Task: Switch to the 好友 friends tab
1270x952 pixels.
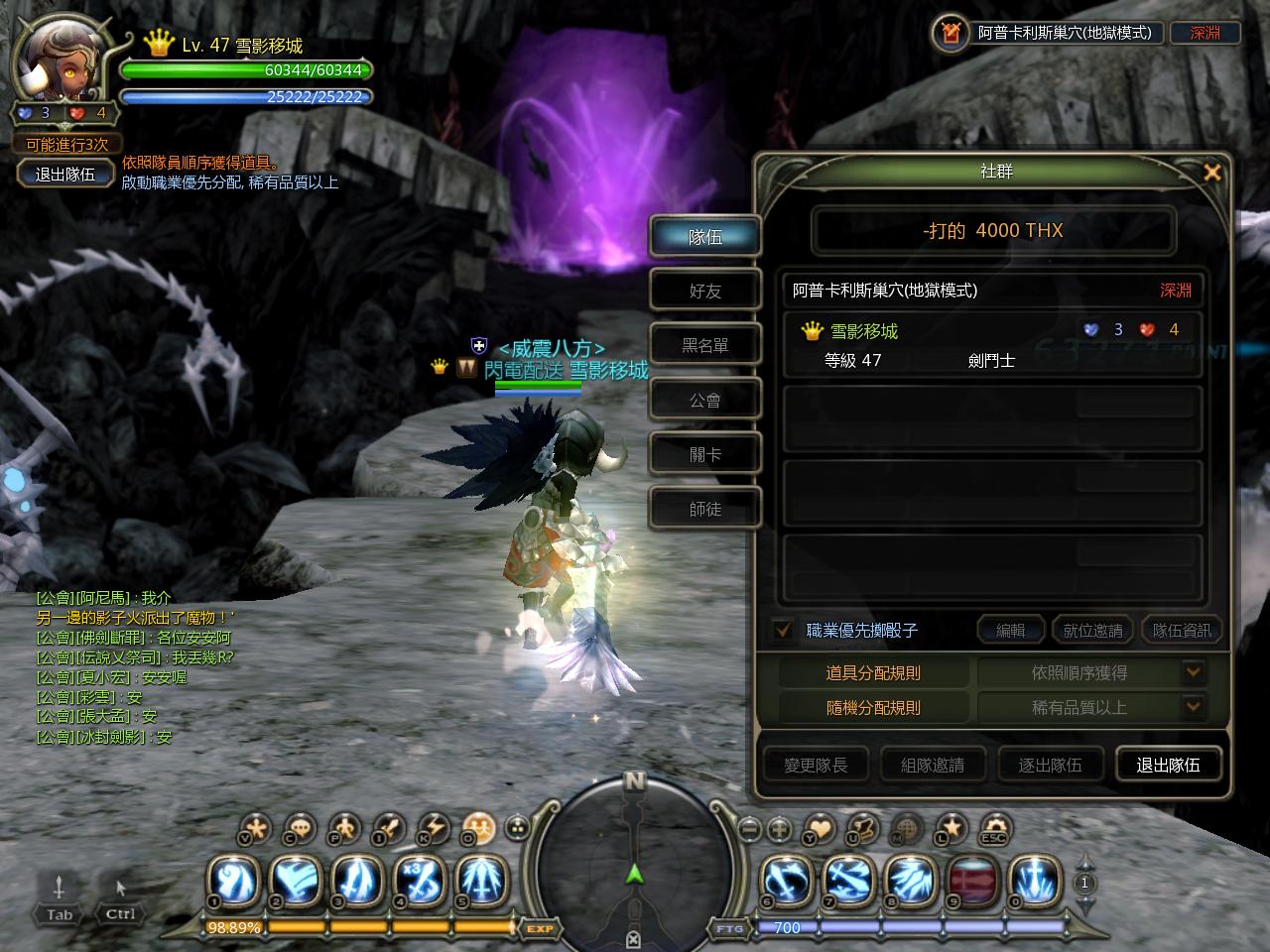Action: (x=705, y=291)
